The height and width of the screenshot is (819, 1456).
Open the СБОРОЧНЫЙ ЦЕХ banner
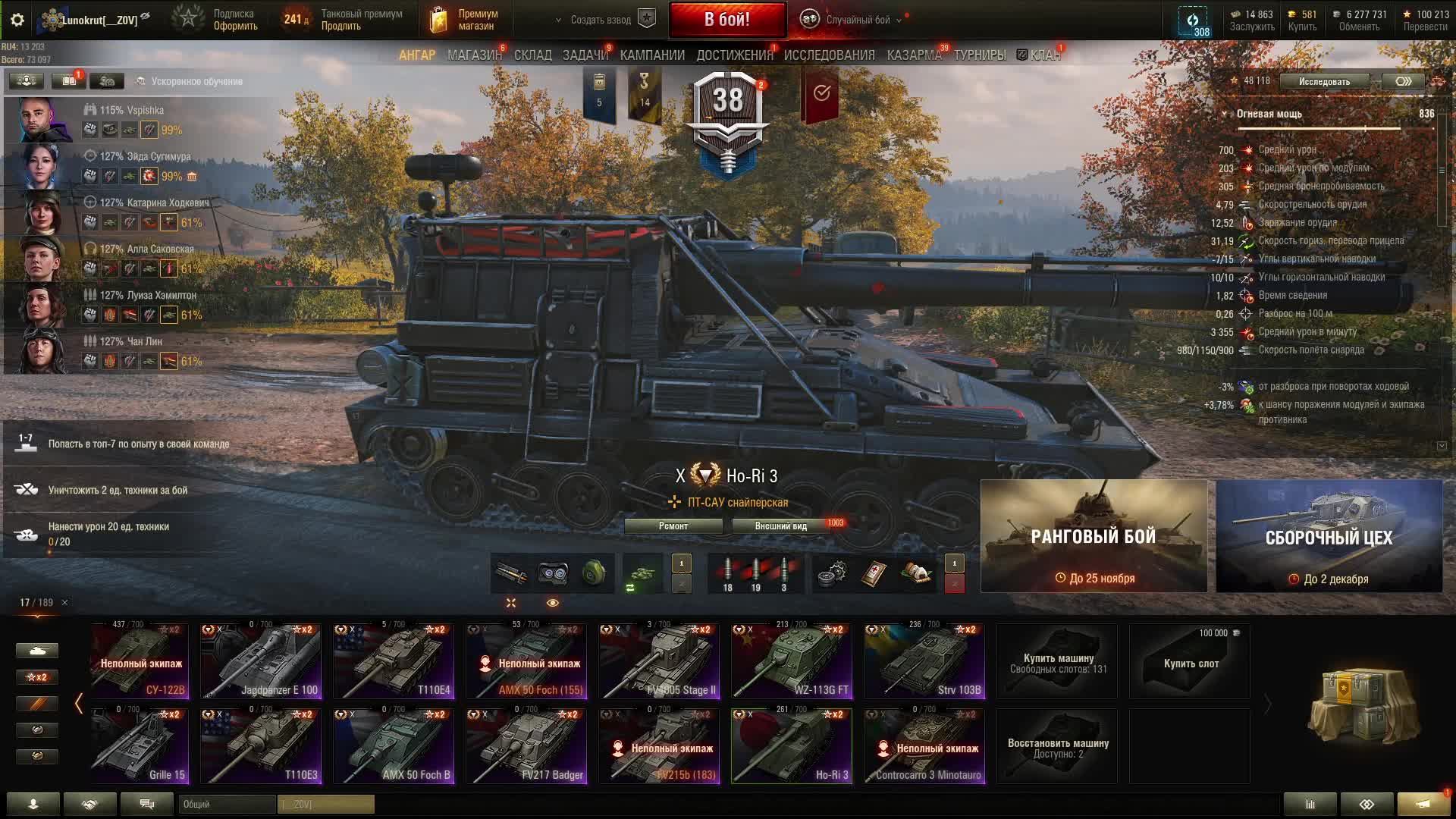click(1329, 536)
